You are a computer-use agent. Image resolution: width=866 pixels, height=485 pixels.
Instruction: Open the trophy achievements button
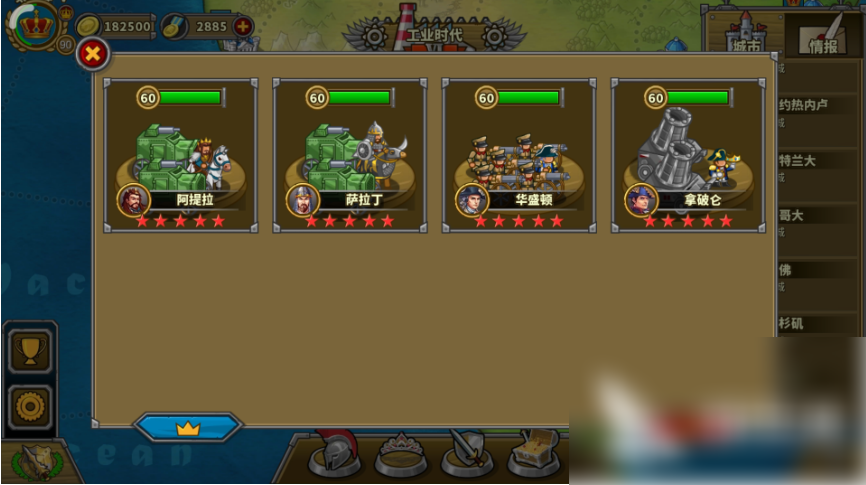point(29,350)
